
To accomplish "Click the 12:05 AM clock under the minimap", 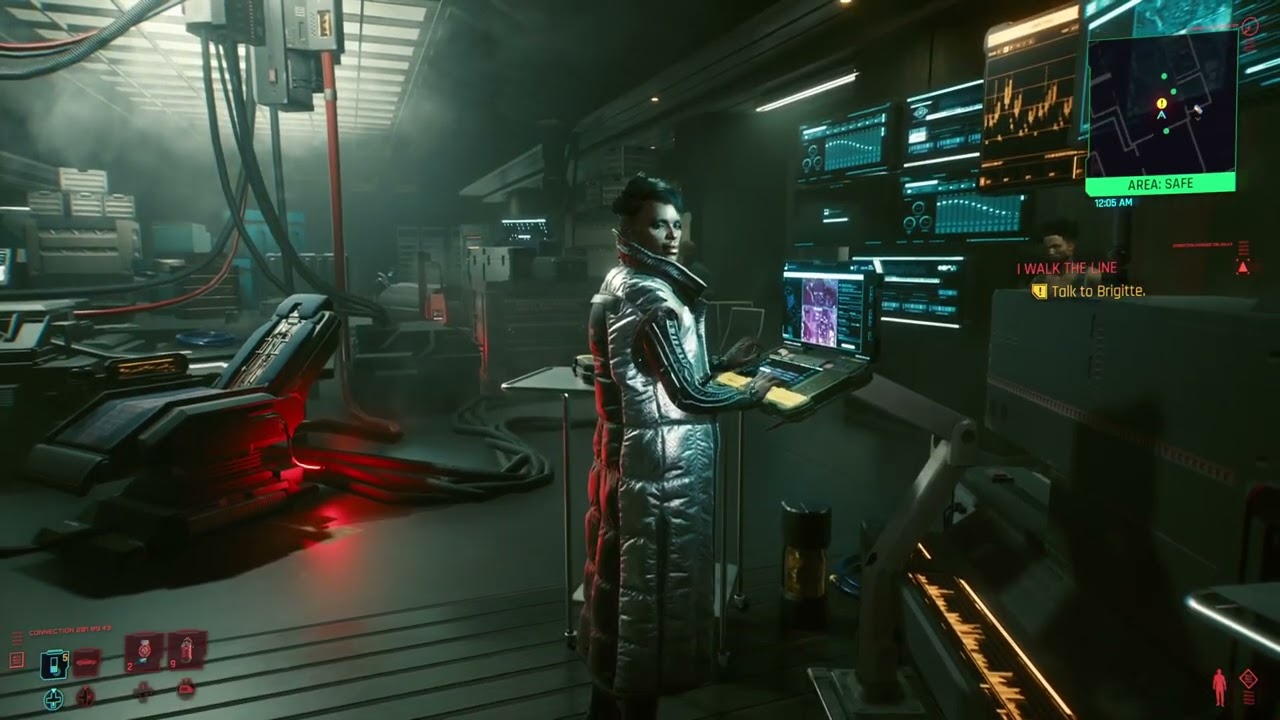I will 1113,201.
